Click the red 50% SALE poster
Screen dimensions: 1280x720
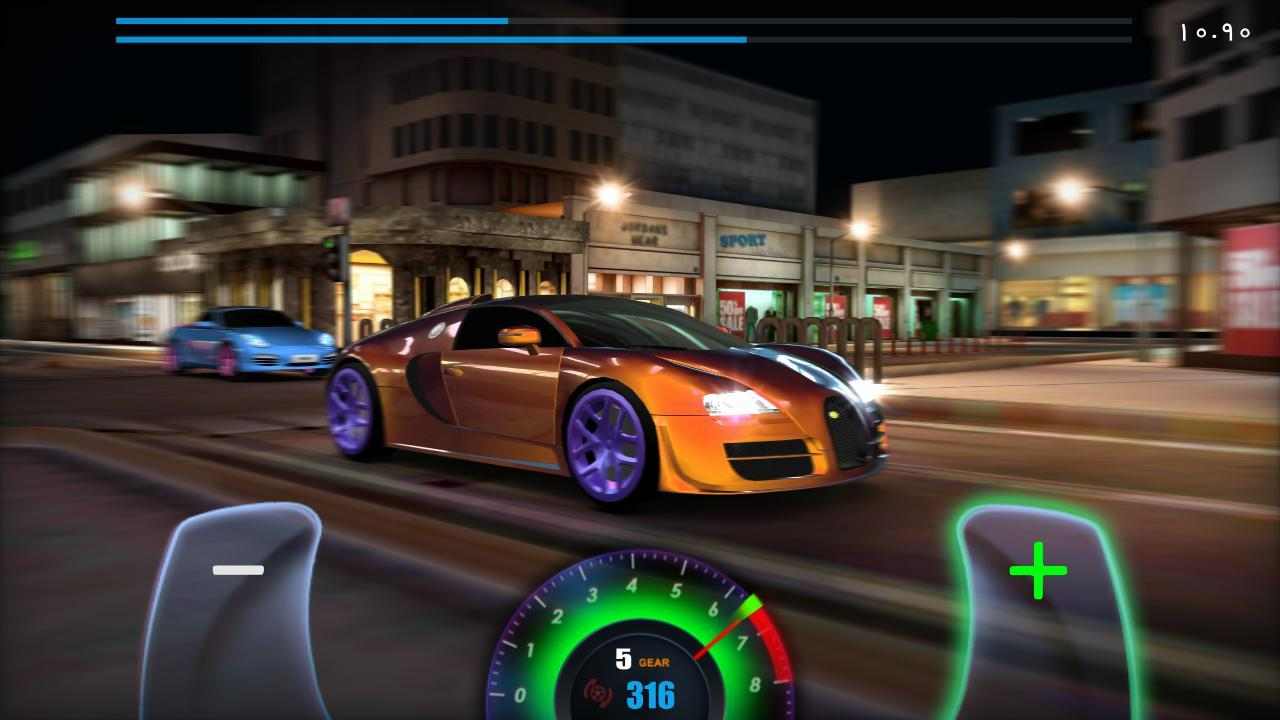733,312
